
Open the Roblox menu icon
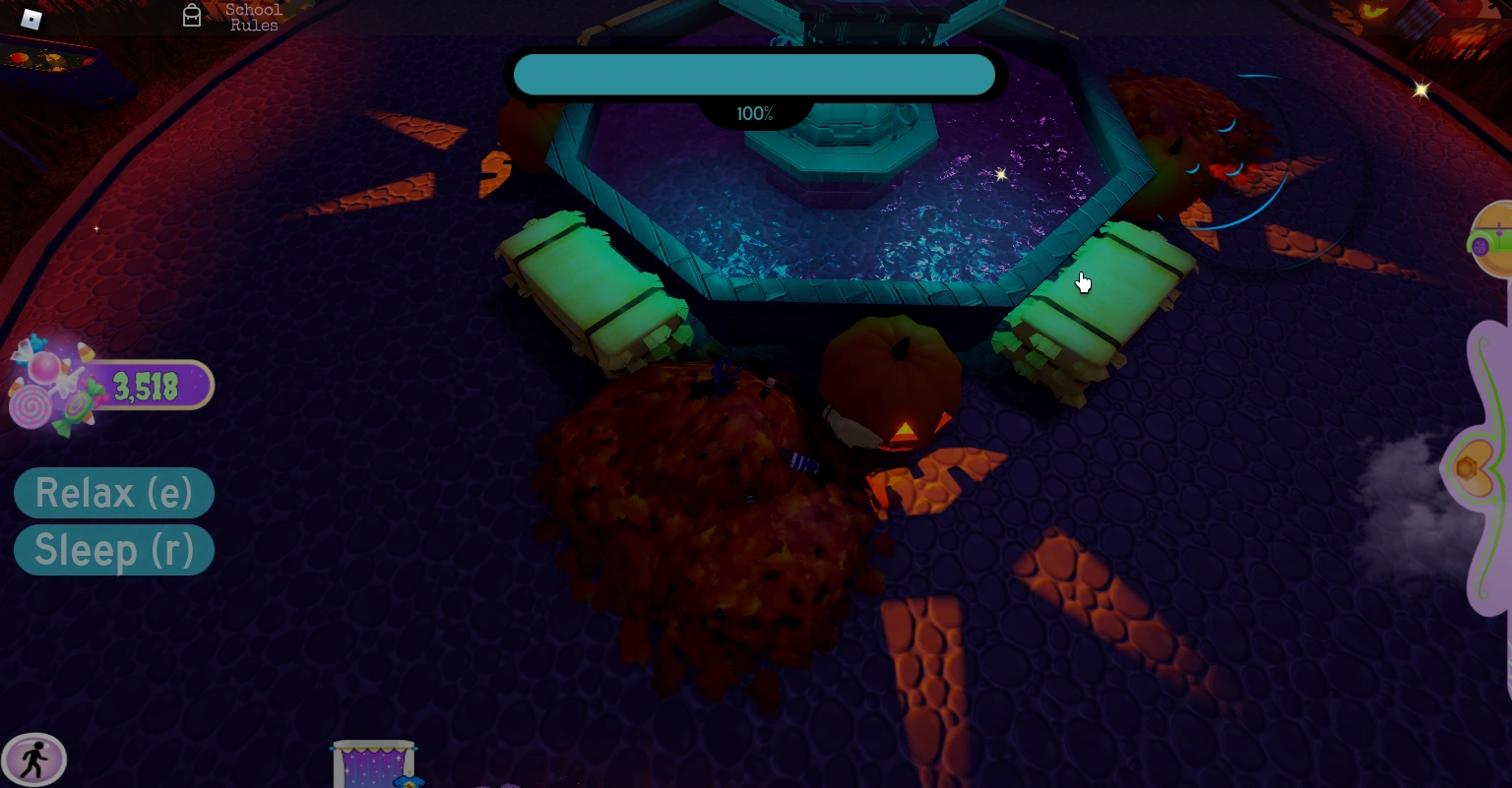pos(31,19)
